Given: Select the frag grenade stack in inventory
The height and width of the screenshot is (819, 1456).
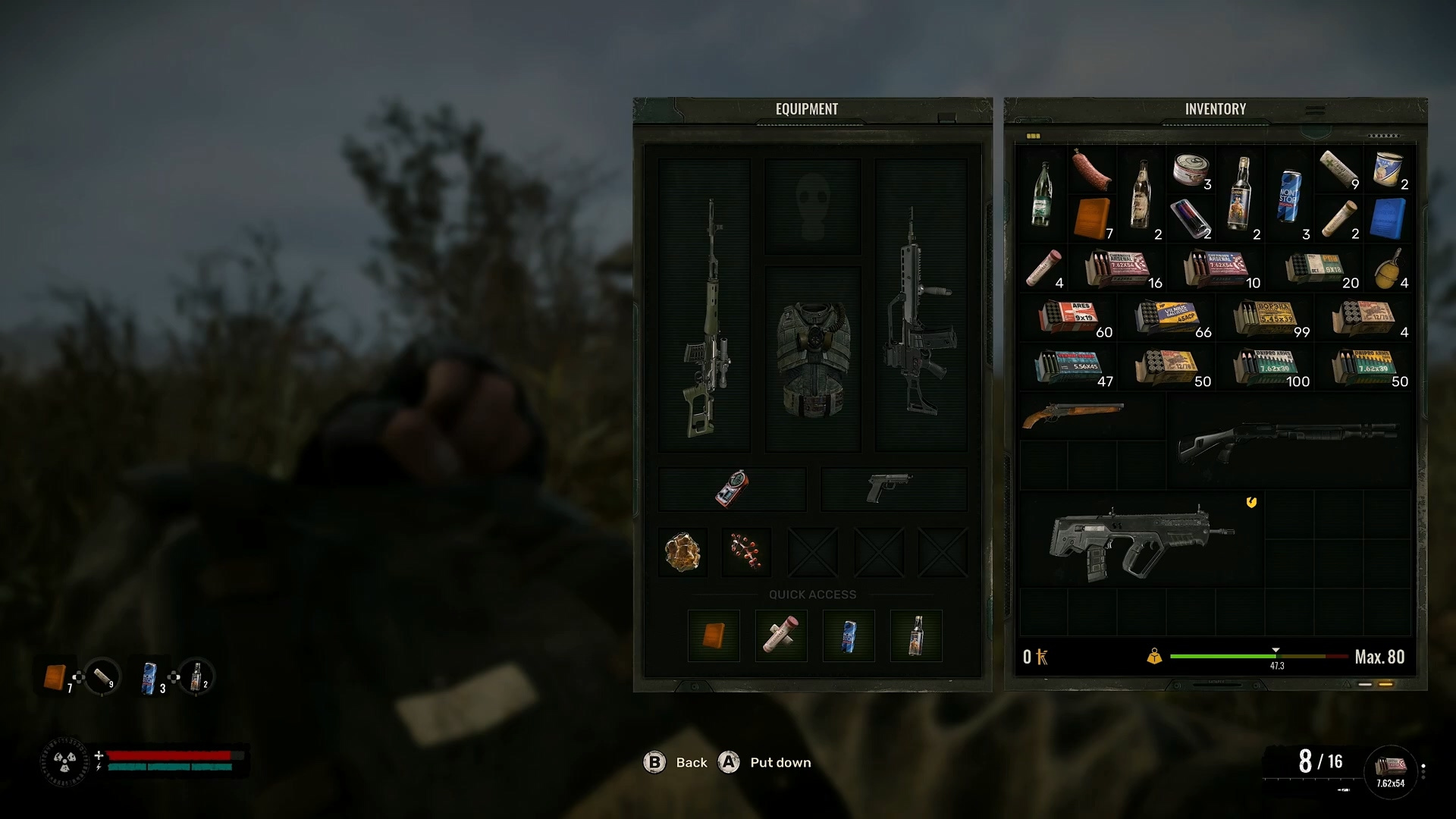Looking at the screenshot, I should [1389, 269].
